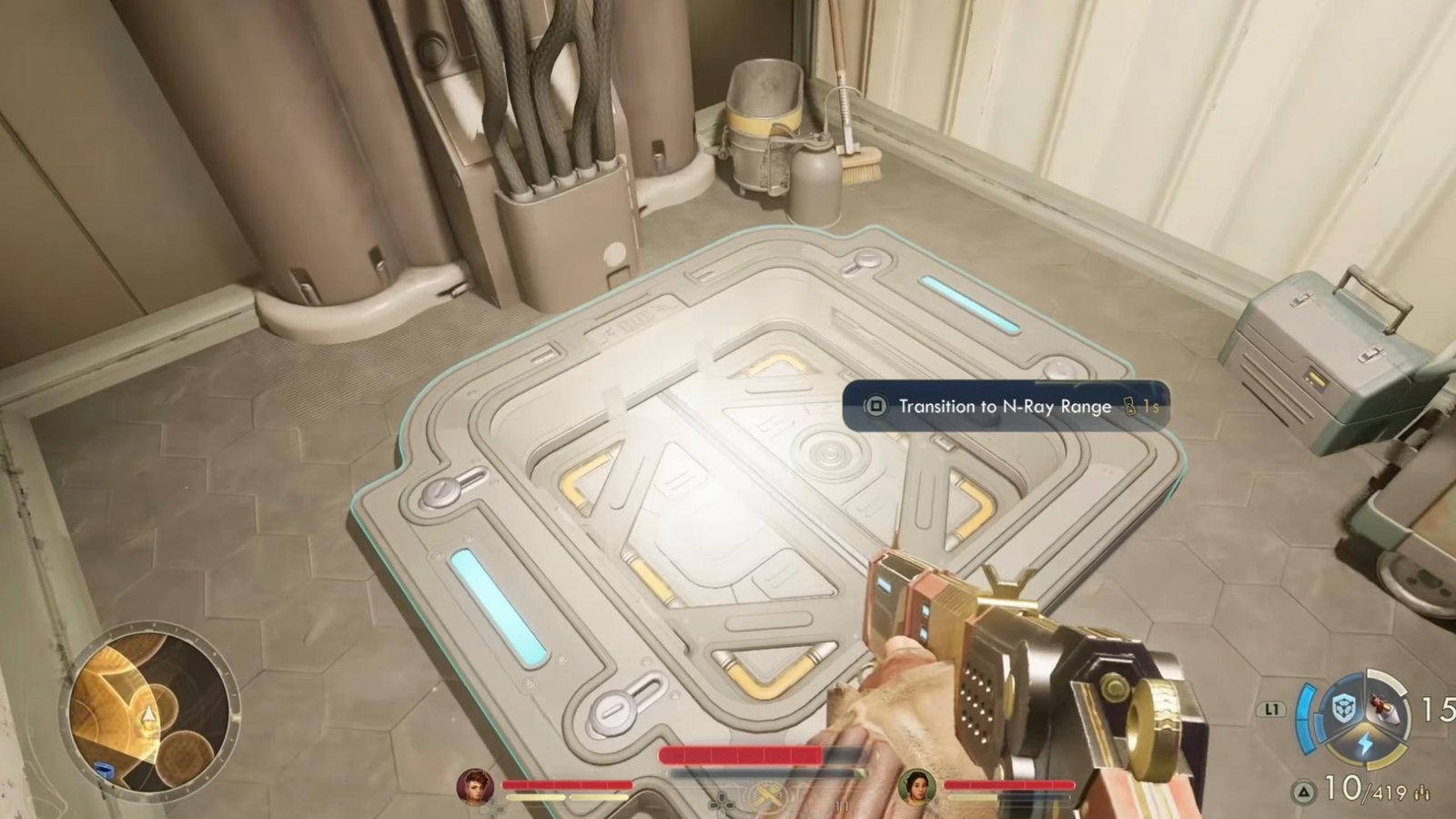Image resolution: width=1456 pixels, height=819 pixels.
Task: Click the d-pad indicator at bottom center
Action: click(720, 804)
